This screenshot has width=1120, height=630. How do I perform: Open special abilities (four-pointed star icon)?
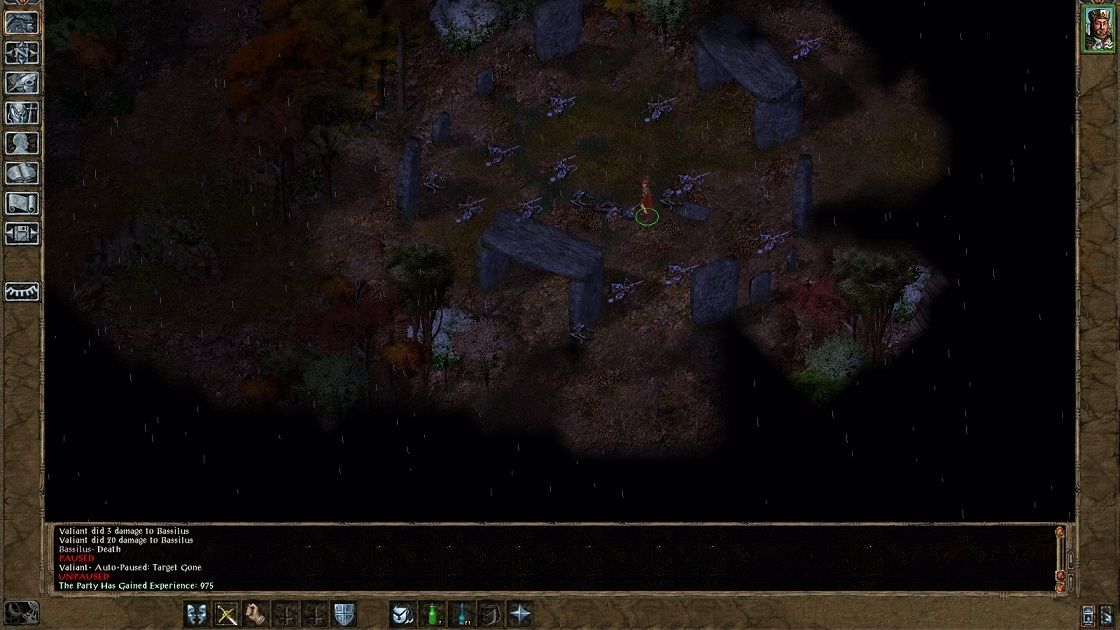(521, 613)
